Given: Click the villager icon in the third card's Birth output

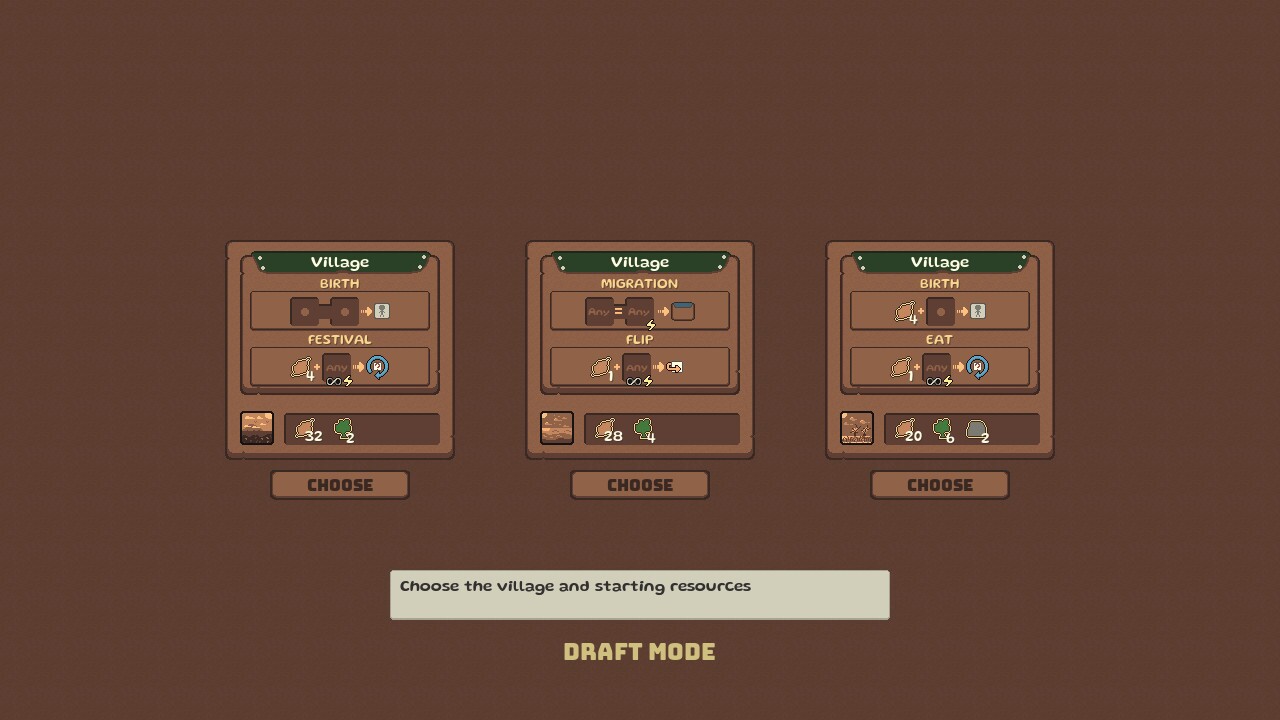Looking at the screenshot, I should [x=978, y=311].
